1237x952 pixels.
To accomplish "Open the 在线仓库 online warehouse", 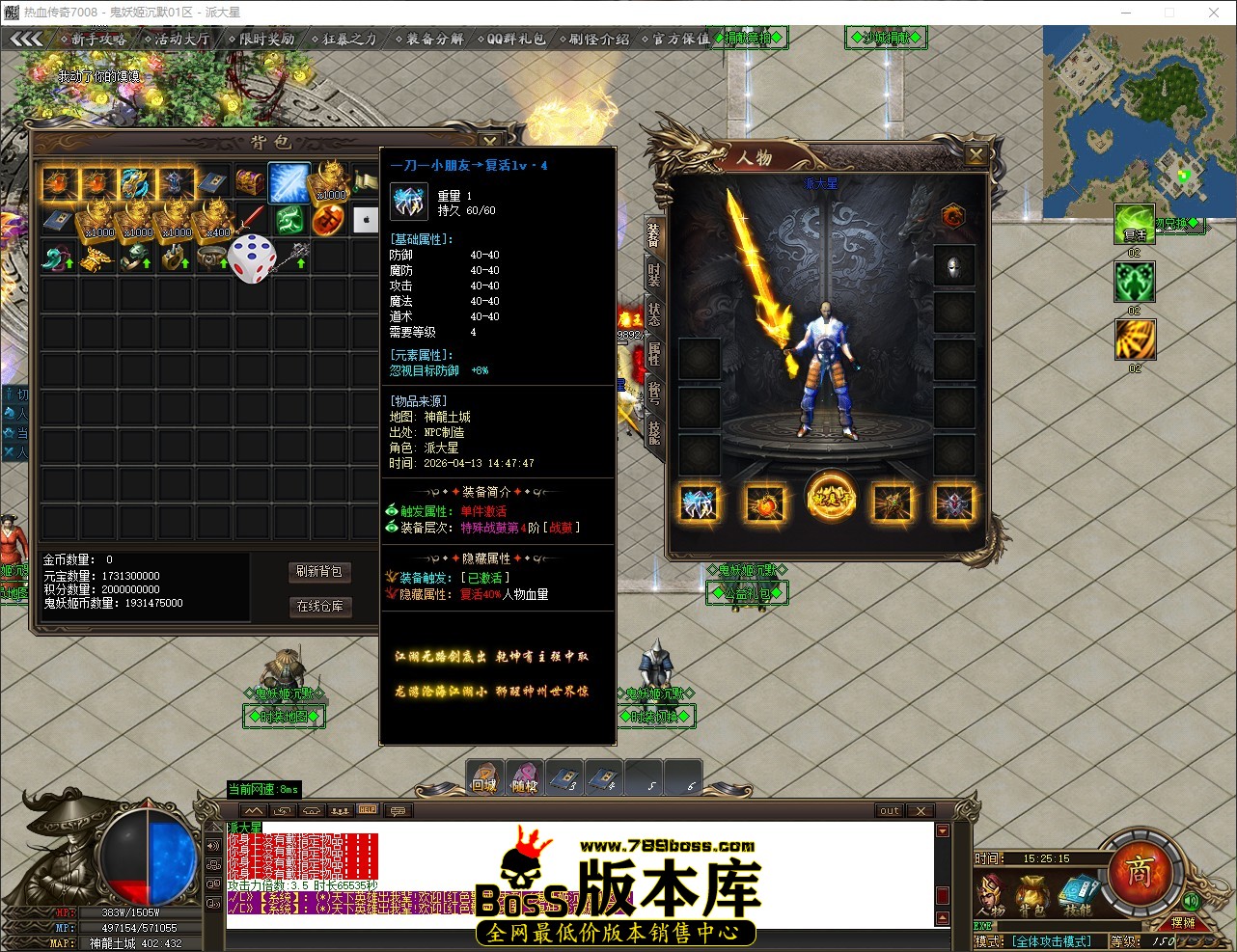I will coord(320,607).
